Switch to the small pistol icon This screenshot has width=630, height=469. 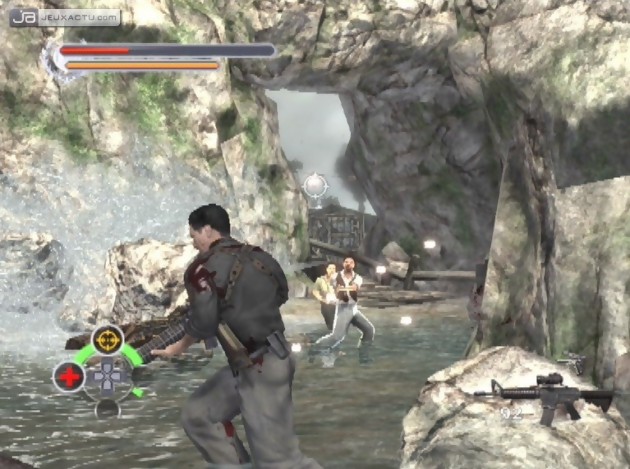[x=574, y=361]
